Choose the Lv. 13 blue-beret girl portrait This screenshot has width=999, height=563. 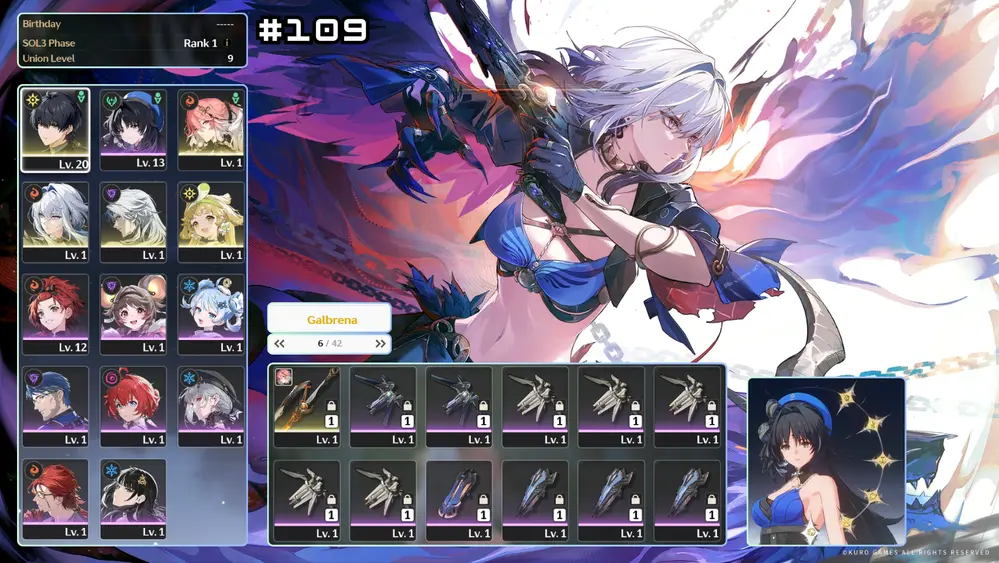[133, 129]
